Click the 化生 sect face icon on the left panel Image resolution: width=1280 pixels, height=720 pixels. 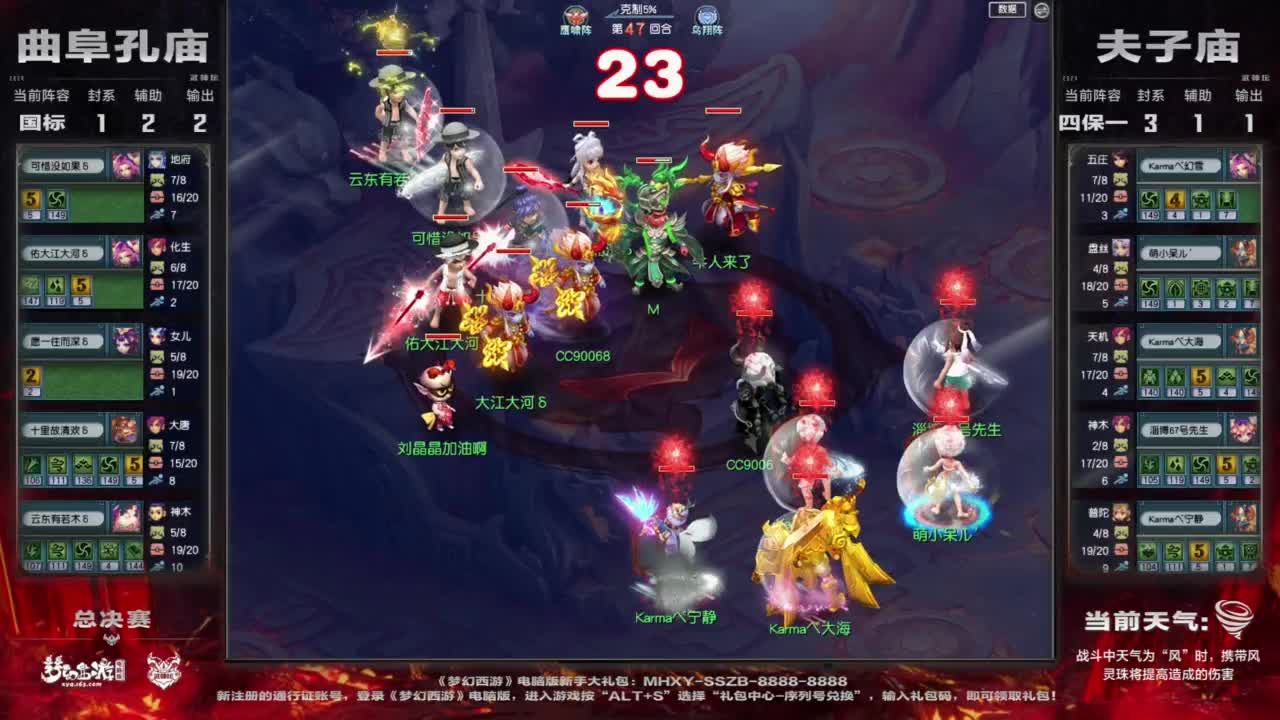(x=157, y=248)
